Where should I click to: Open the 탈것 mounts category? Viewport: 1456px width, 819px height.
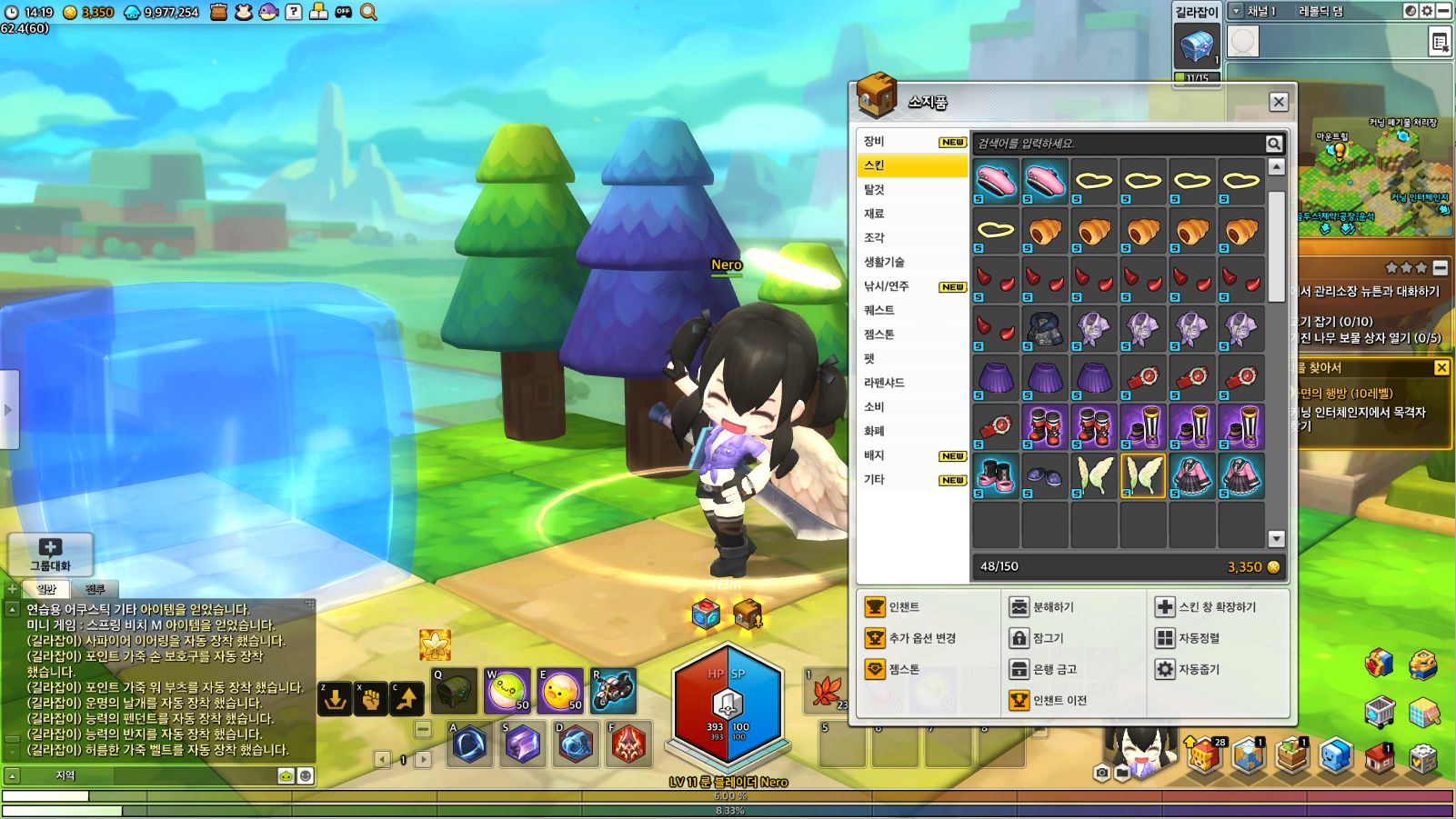(874, 189)
